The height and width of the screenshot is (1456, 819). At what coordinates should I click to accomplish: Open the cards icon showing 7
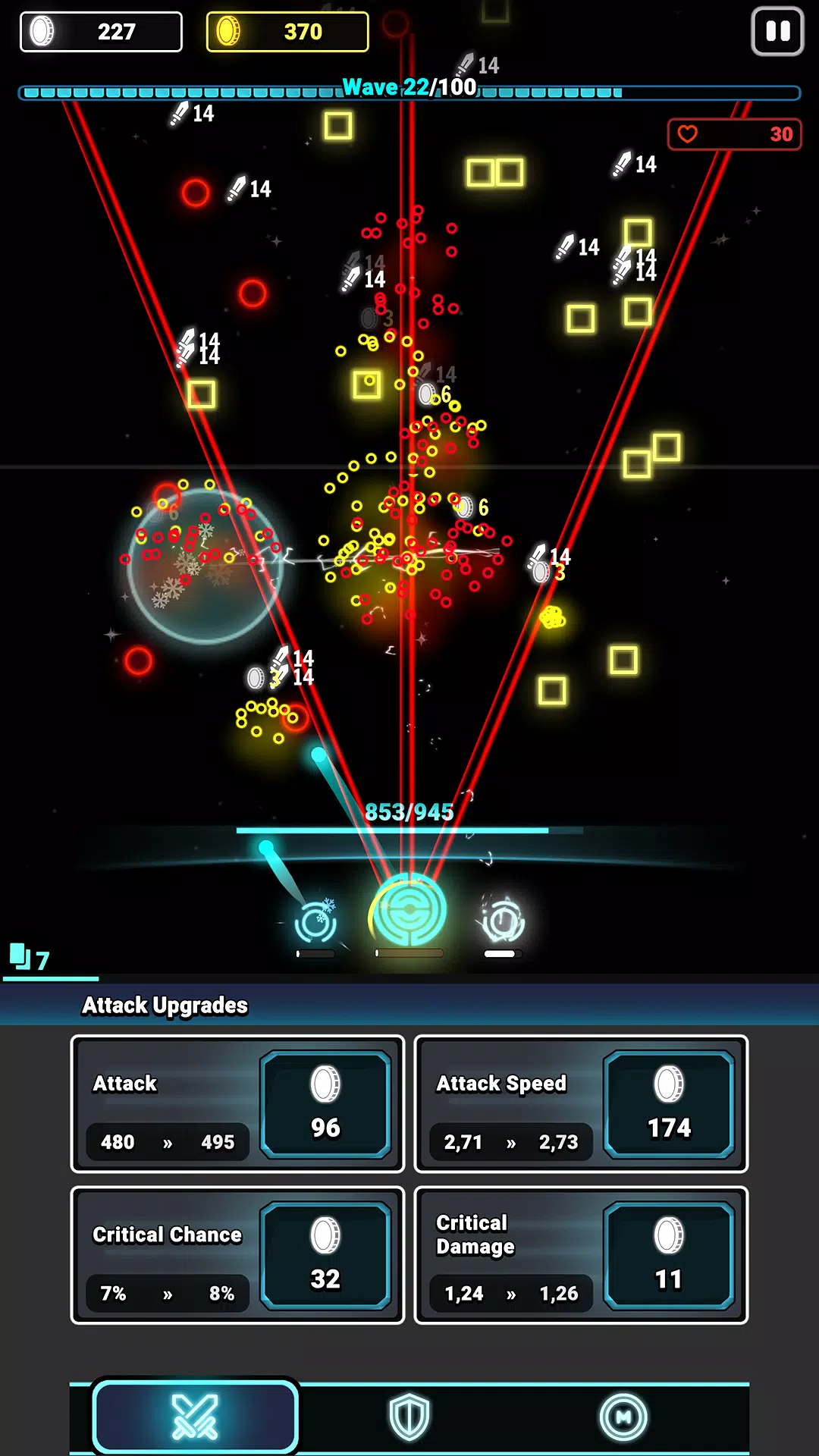pos(29,959)
